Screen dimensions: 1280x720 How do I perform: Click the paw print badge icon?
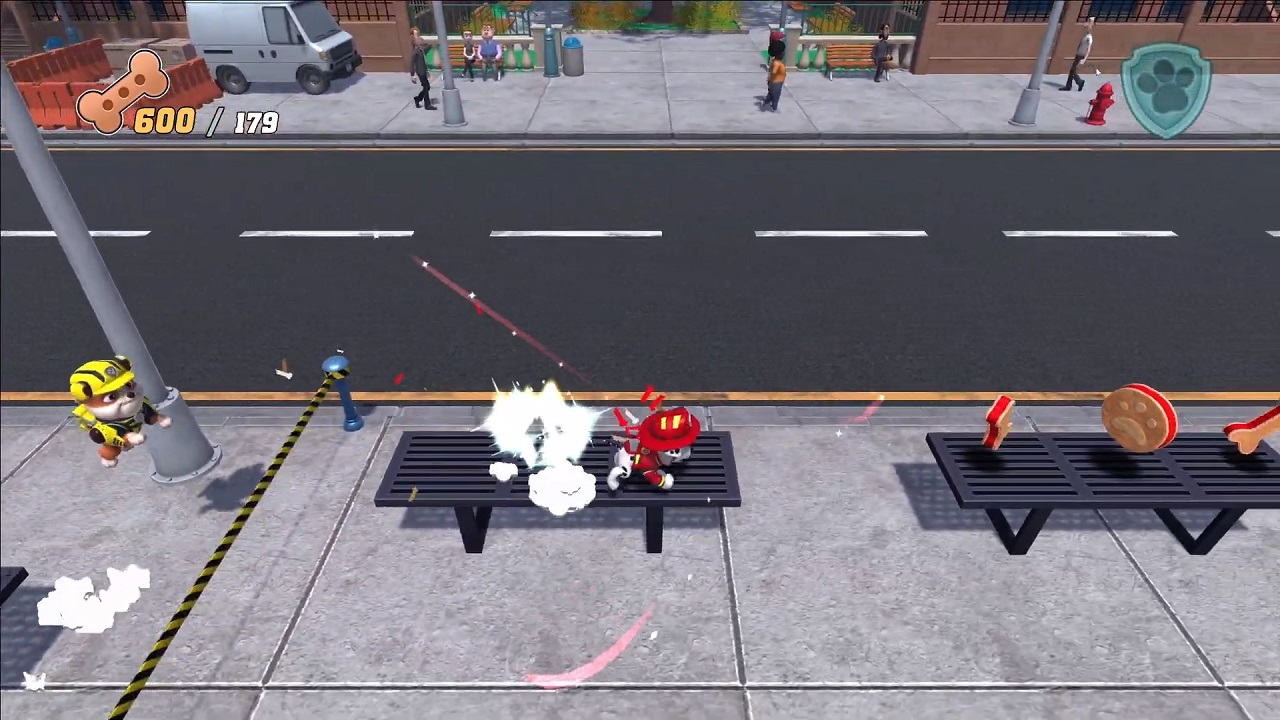pyautogui.click(x=1165, y=90)
